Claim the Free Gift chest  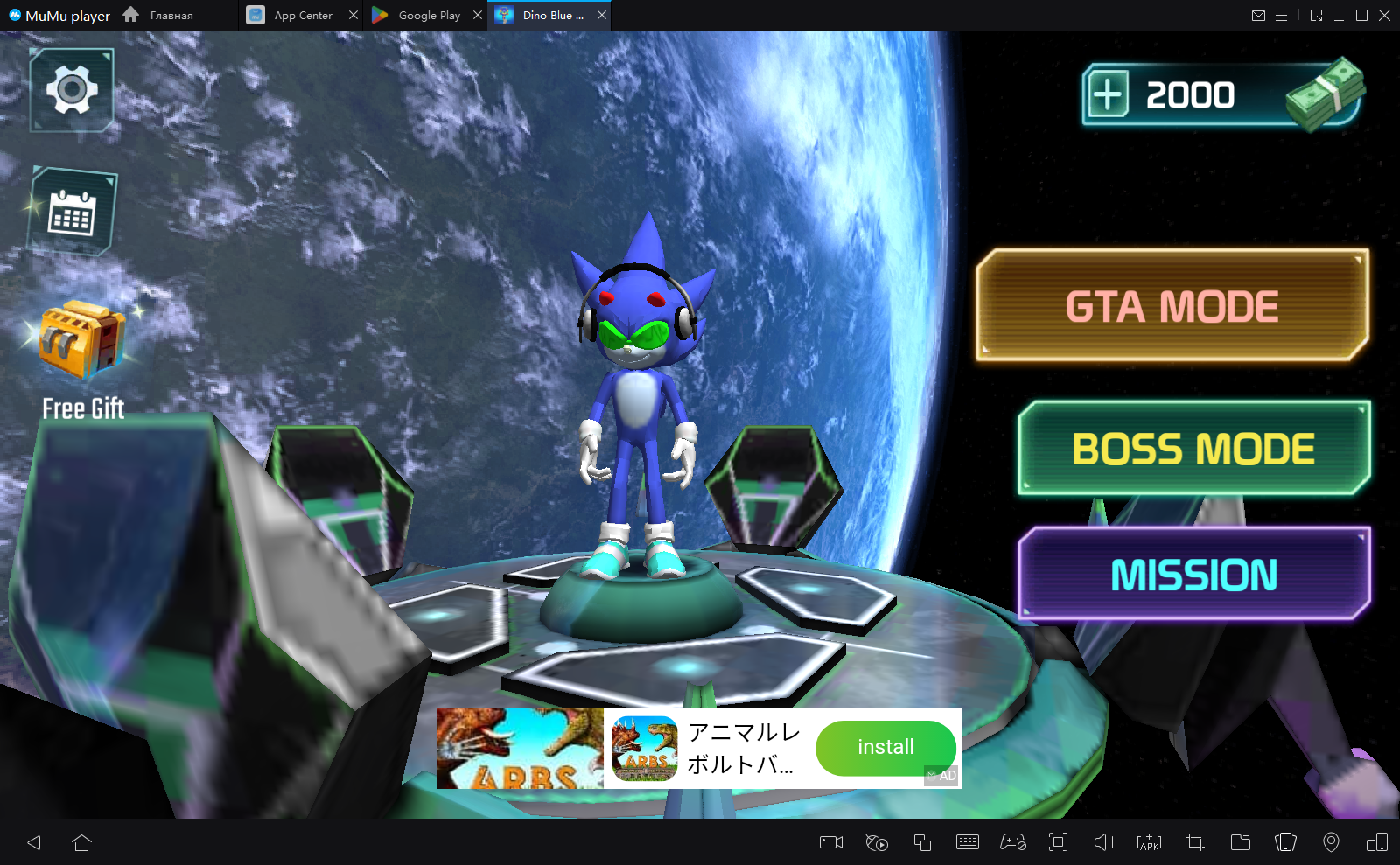click(x=83, y=341)
